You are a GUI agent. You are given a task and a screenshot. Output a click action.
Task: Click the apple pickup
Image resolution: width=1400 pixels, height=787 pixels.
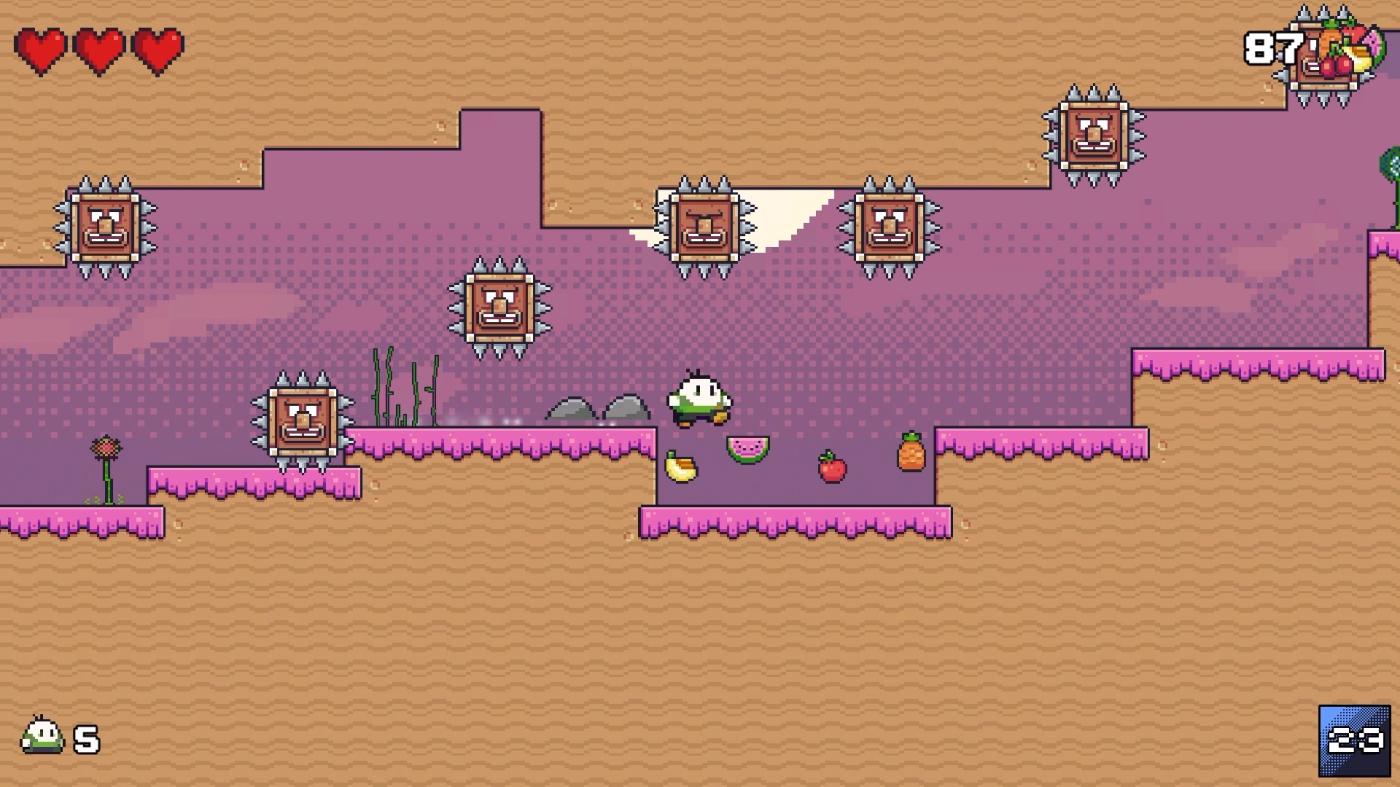pos(829,466)
